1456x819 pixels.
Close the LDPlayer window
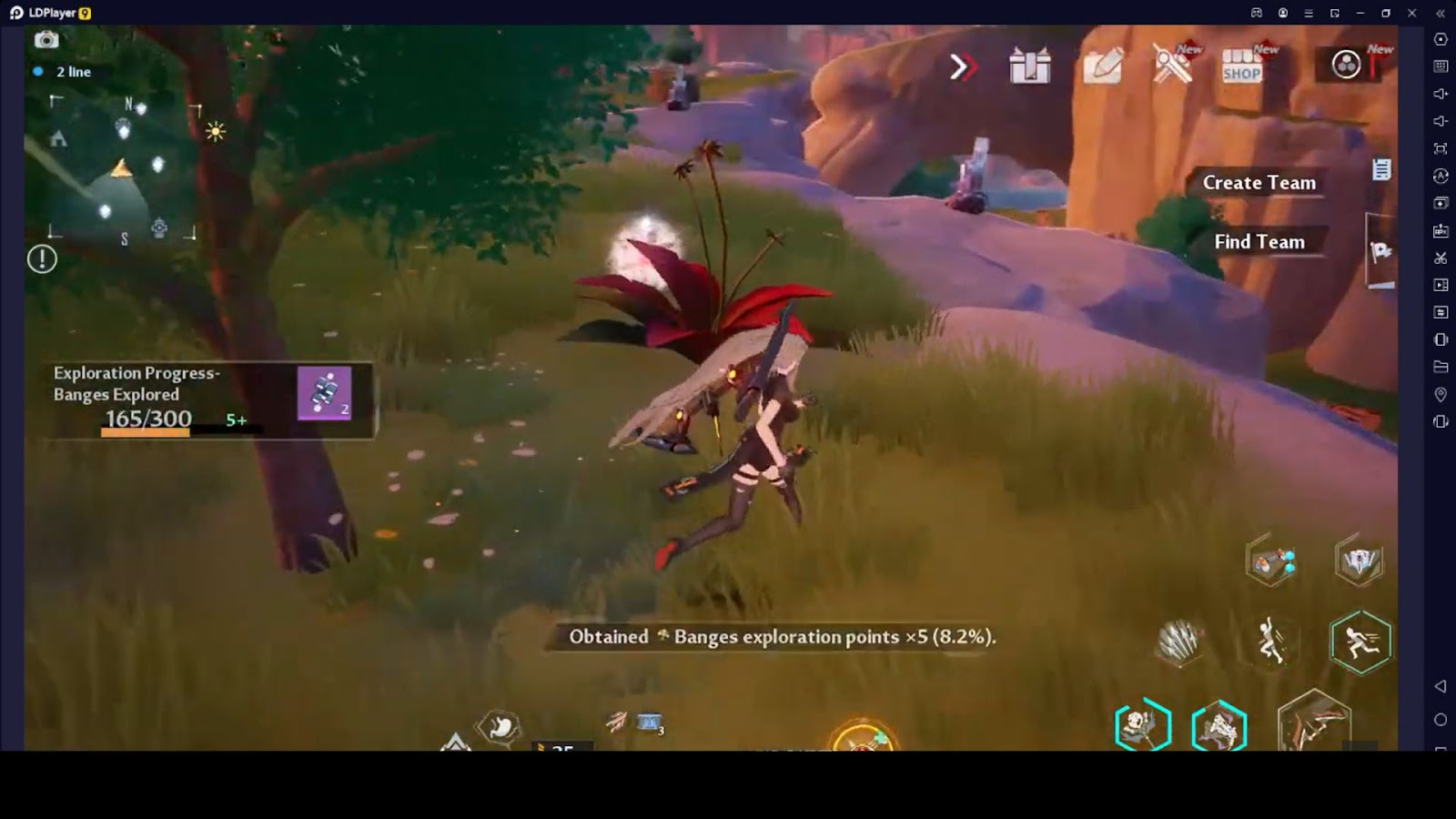[1411, 13]
